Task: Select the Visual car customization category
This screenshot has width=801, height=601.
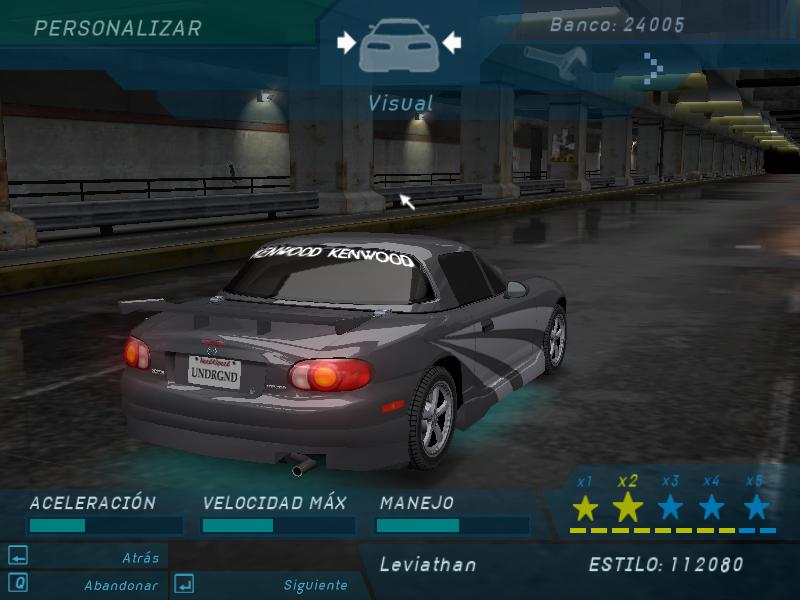Action: [x=398, y=46]
